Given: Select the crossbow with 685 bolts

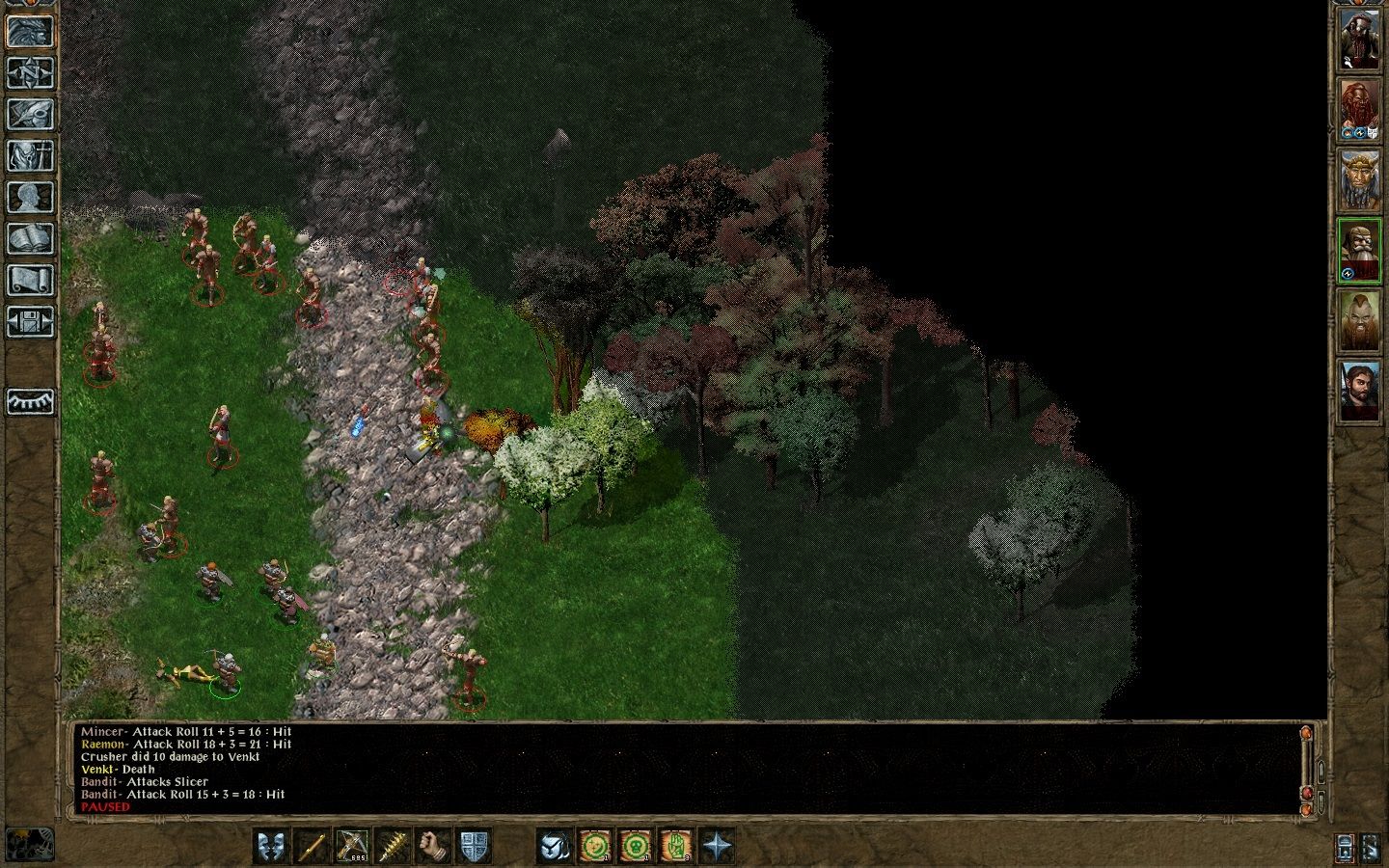Looking at the screenshot, I should point(352,846).
